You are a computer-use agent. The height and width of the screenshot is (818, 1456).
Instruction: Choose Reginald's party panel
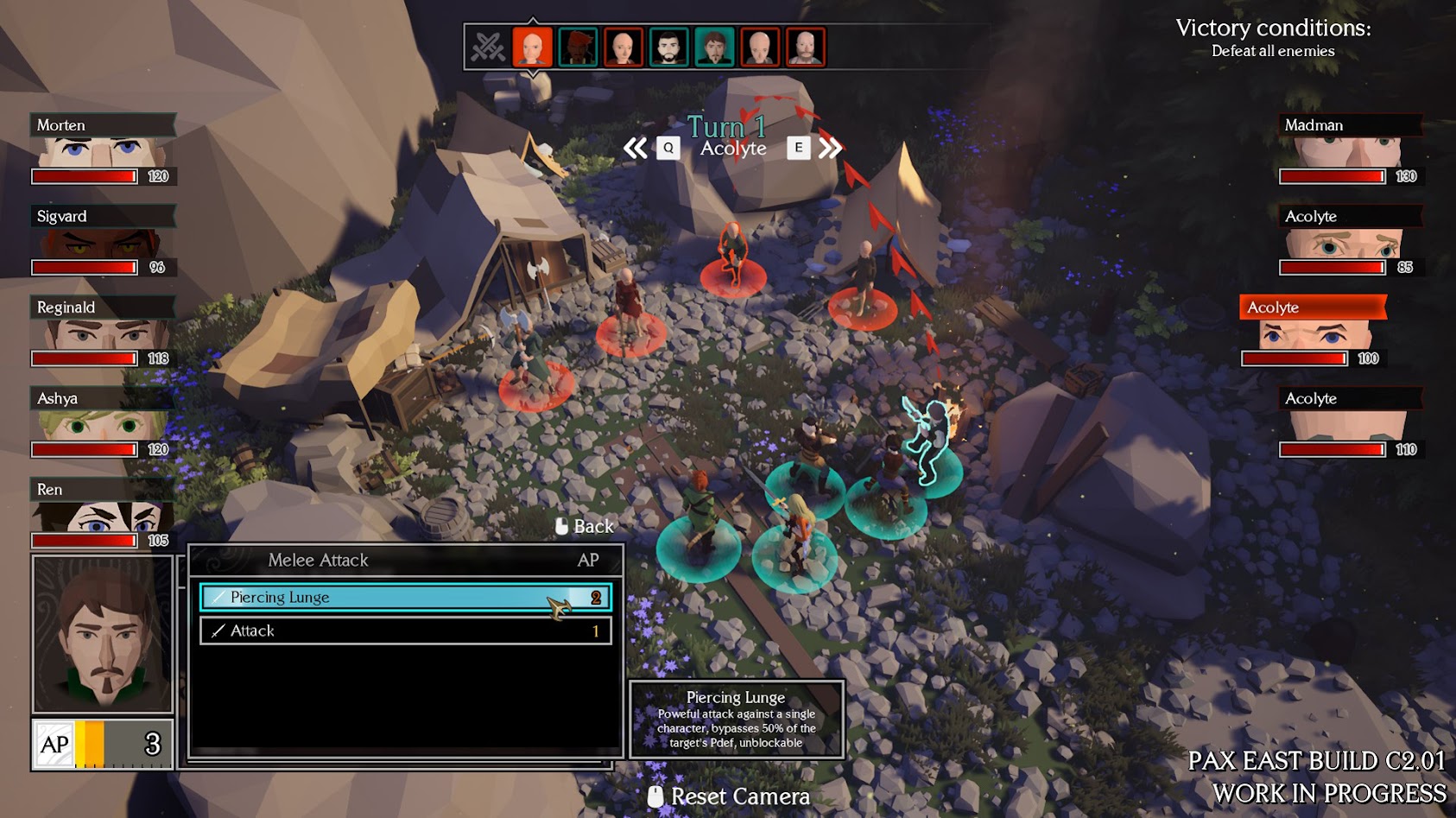tap(103, 332)
